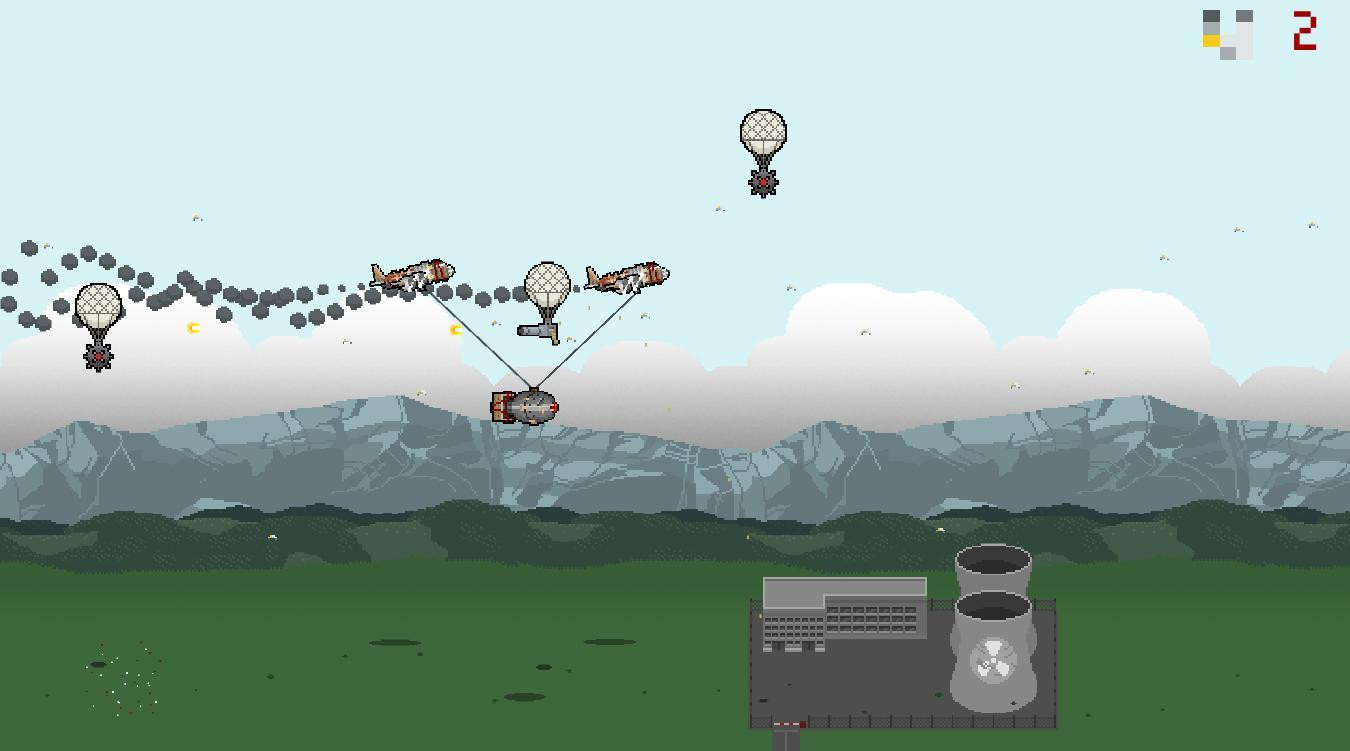1350x751 pixels.
Task: Click the plane flying on the right
Action: point(627,277)
